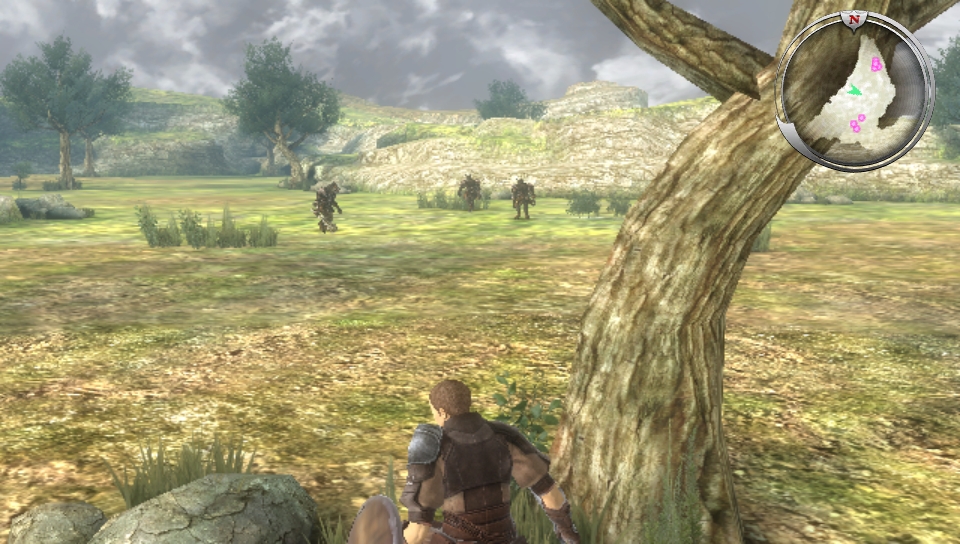Click the circular minimap
The width and height of the screenshot is (960, 544).
click(855, 91)
